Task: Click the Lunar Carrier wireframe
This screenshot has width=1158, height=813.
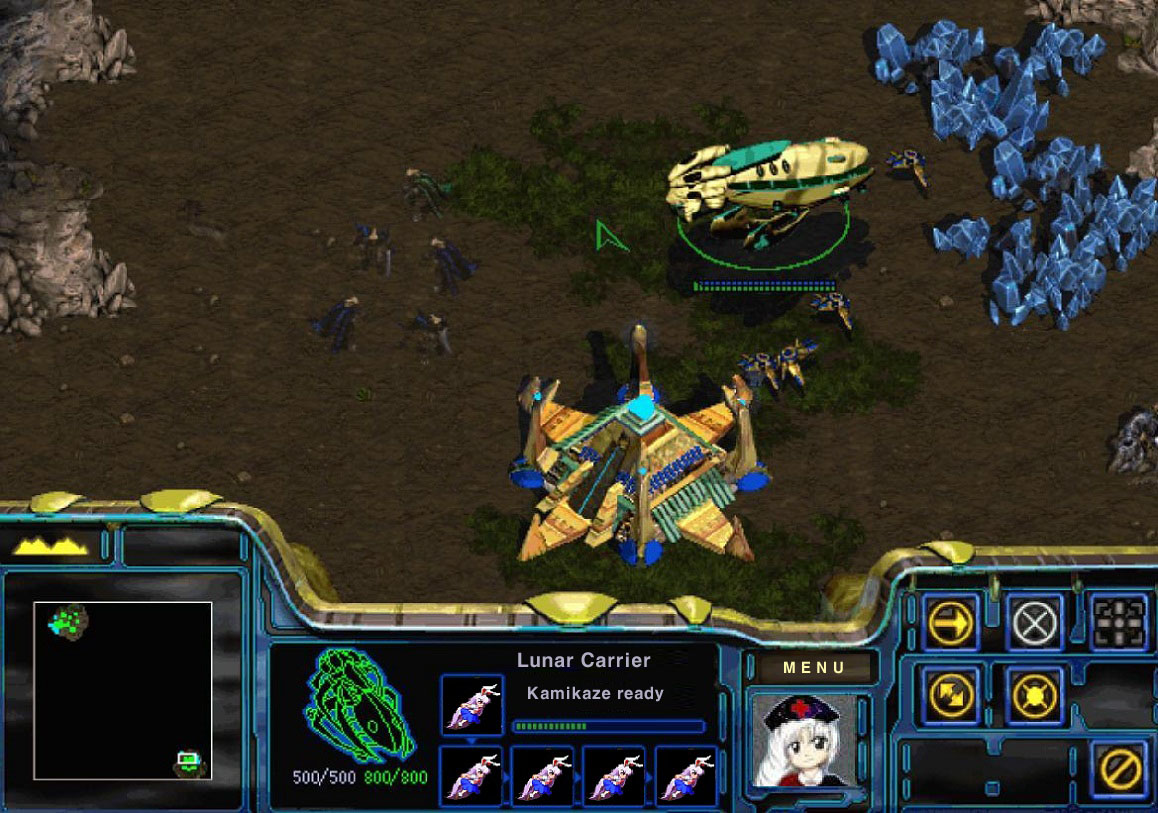Action: tap(359, 705)
